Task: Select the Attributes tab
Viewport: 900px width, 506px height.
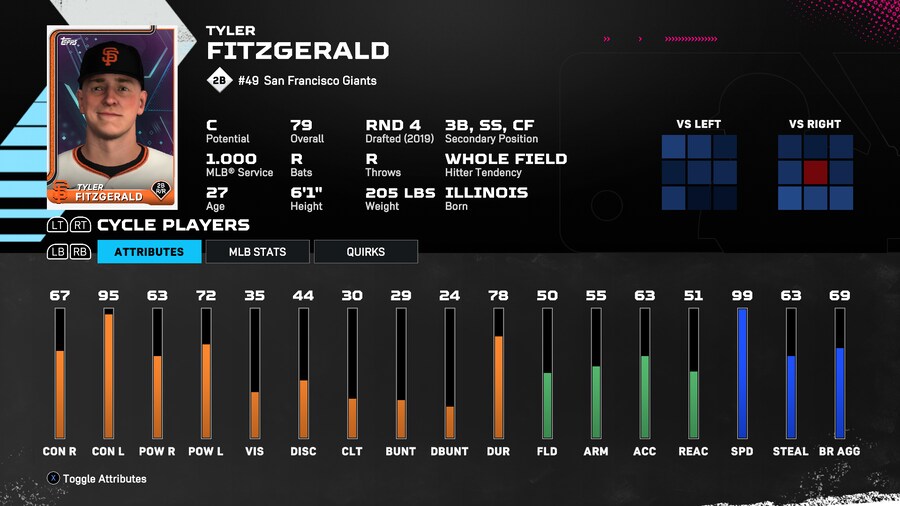Action: pyautogui.click(x=149, y=252)
